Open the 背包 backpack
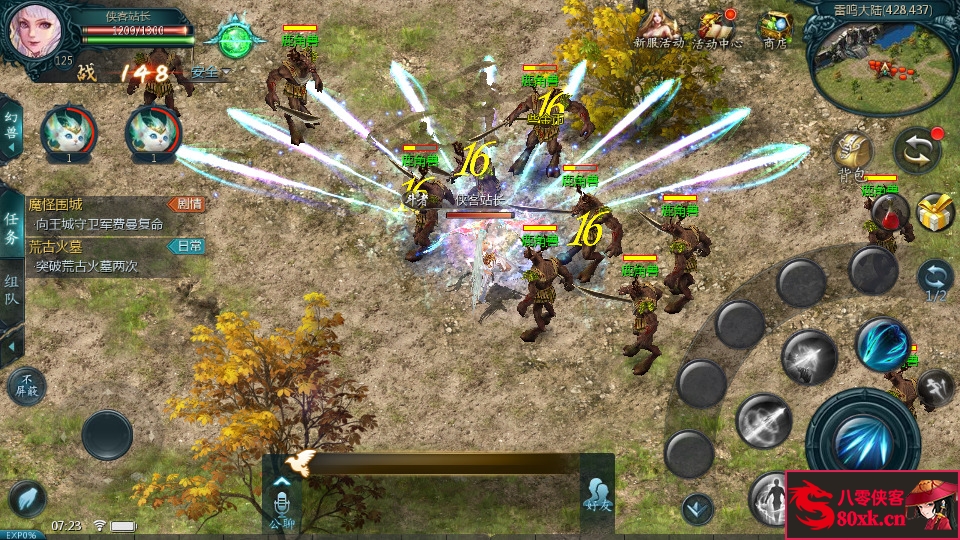 pyautogui.click(x=852, y=155)
